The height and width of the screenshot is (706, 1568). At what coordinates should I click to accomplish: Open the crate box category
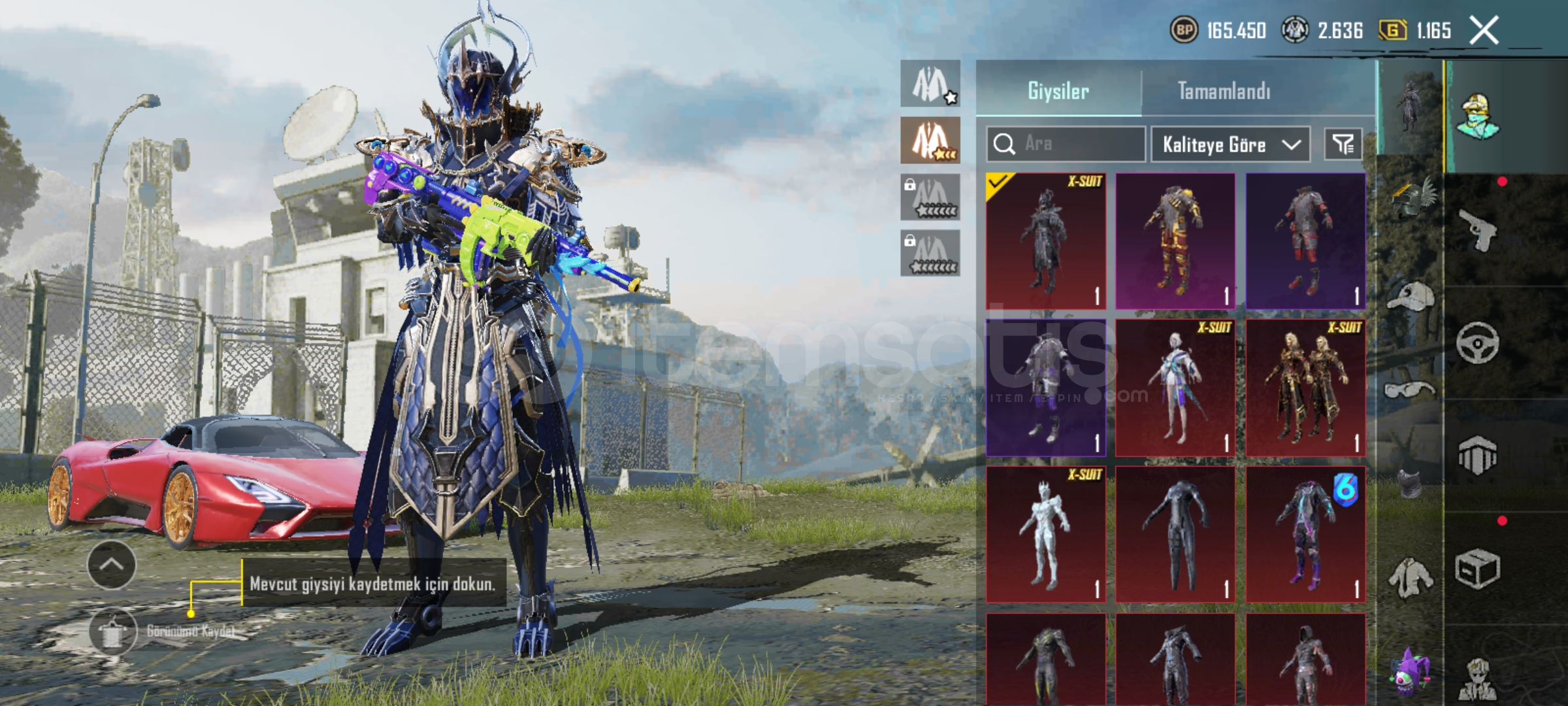(x=1478, y=569)
